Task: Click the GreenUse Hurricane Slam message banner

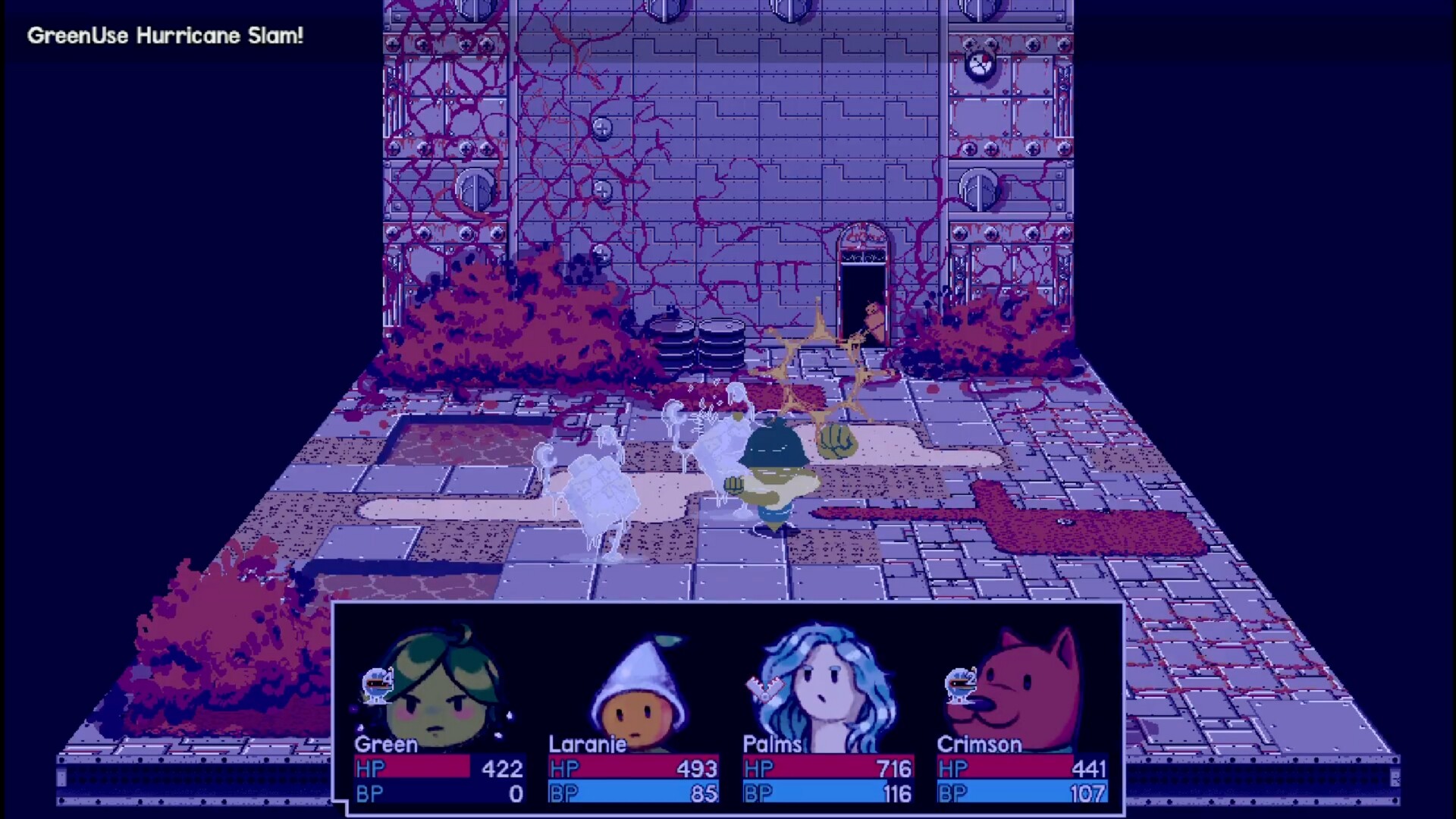Action: pos(165,35)
